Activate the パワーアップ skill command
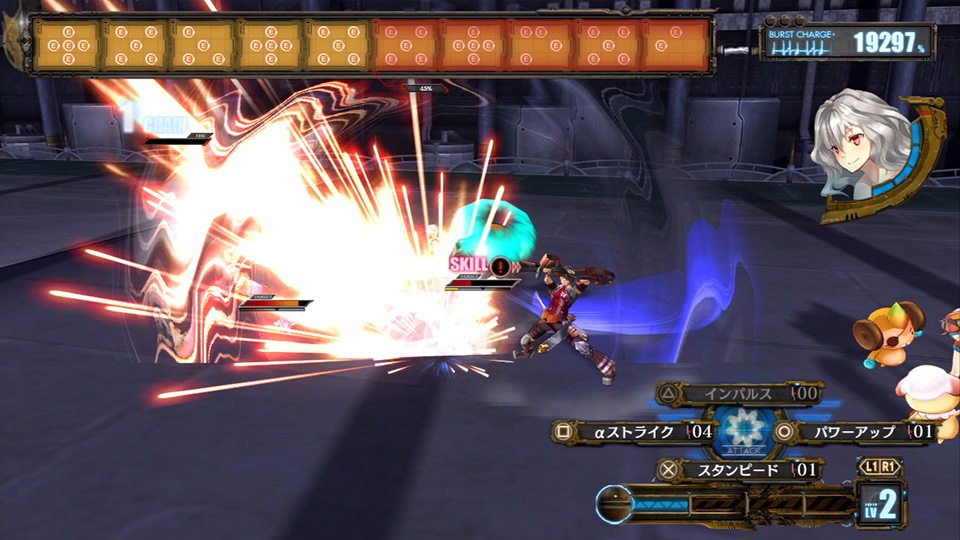Screen dimensions: 960x540 [854, 432]
